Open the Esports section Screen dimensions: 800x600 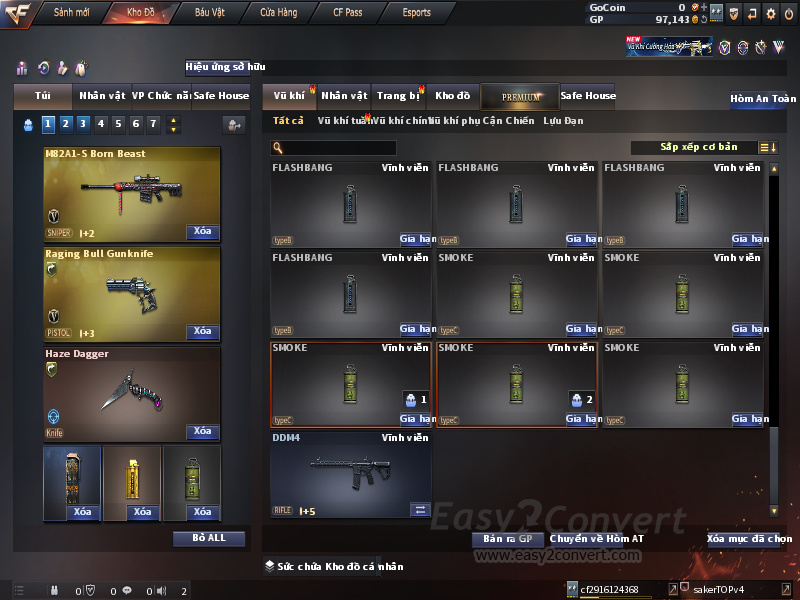416,13
